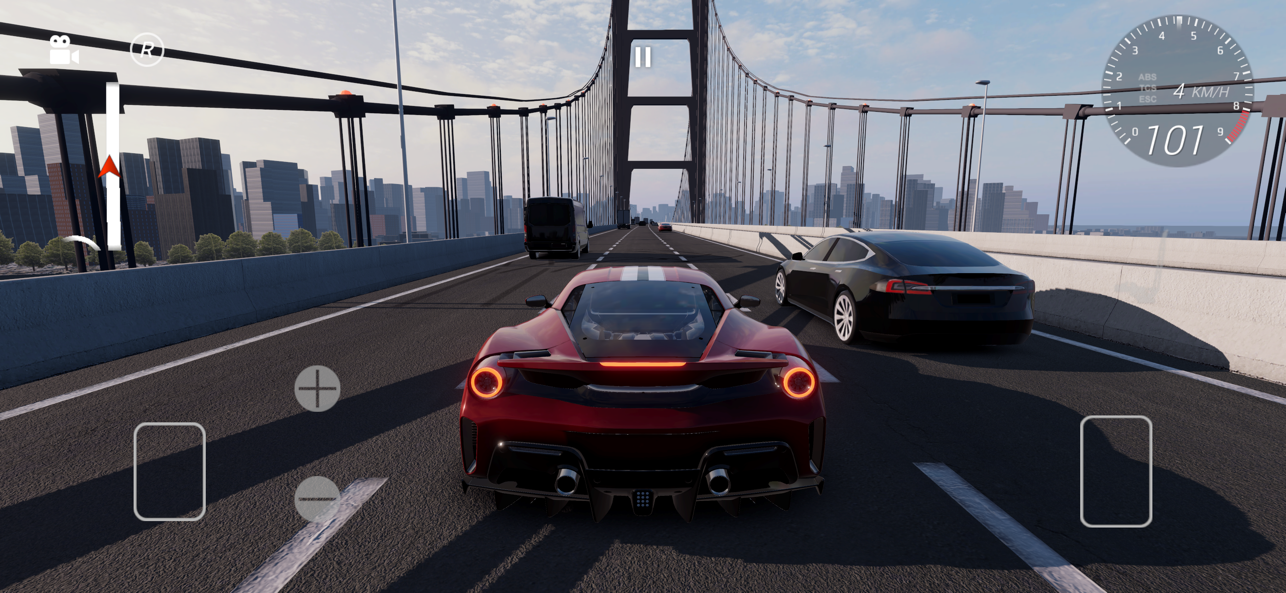Image resolution: width=1286 pixels, height=593 pixels.
Task: Pause the game
Action: click(x=643, y=57)
